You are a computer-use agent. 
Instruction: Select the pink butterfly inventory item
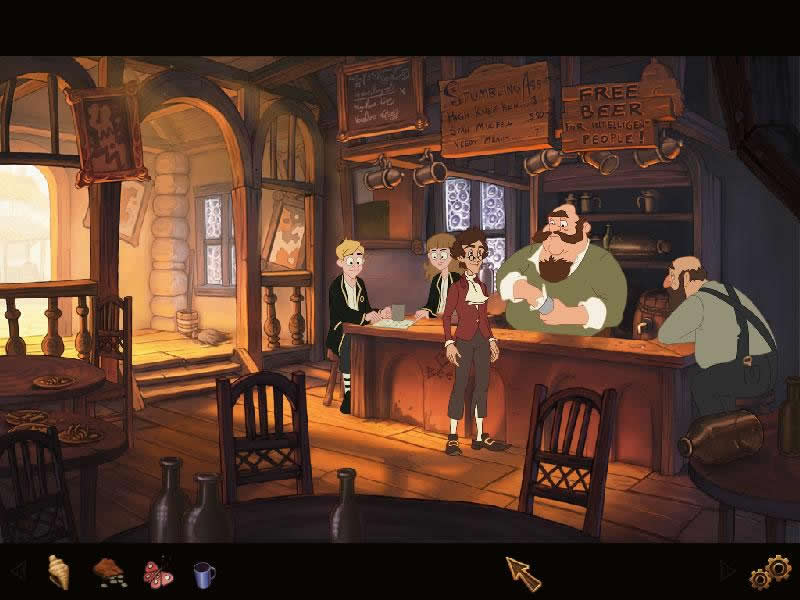click(x=158, y=573)
